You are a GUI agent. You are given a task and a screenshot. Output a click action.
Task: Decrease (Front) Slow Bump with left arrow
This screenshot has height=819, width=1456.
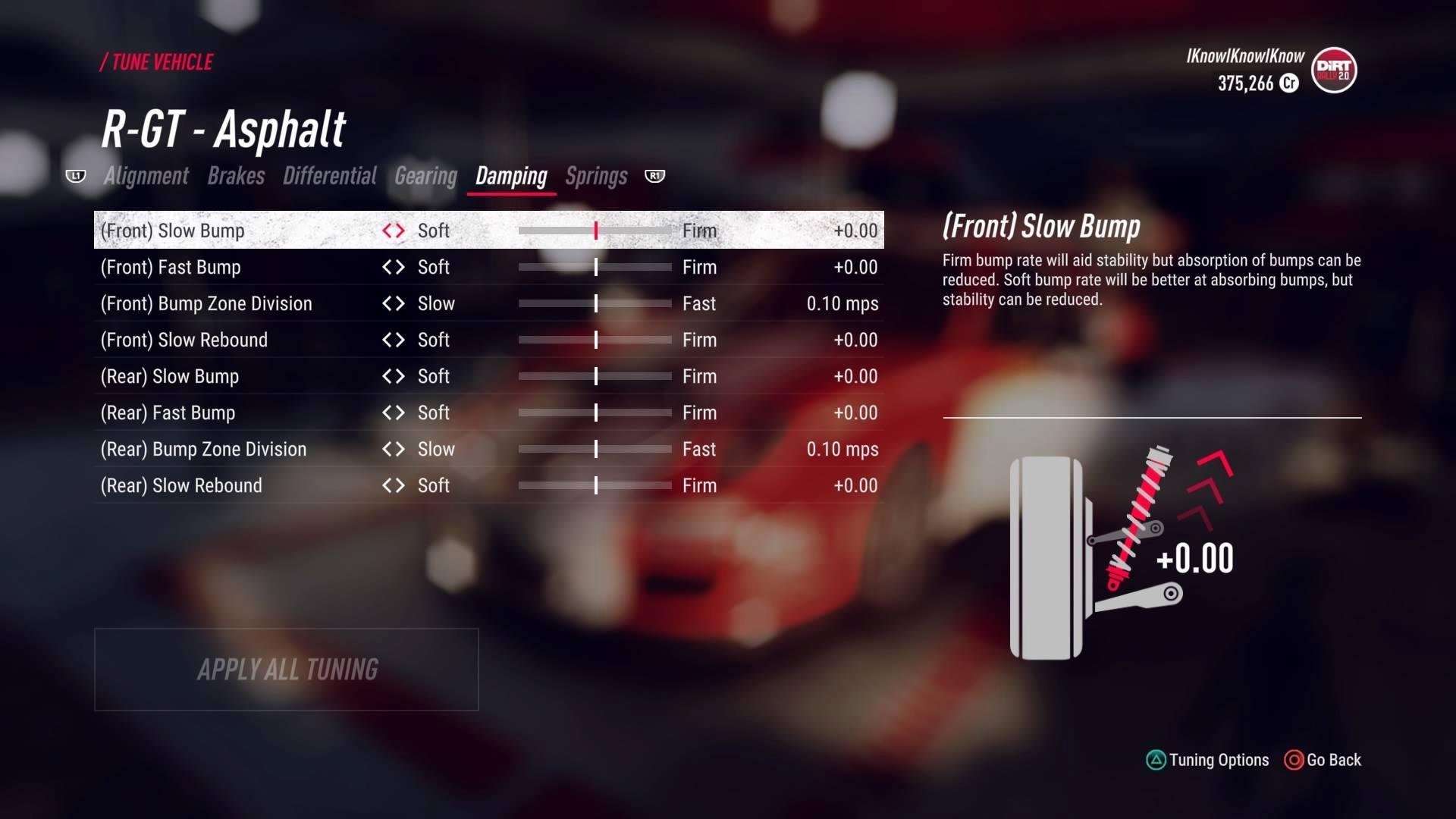[388, 231]
